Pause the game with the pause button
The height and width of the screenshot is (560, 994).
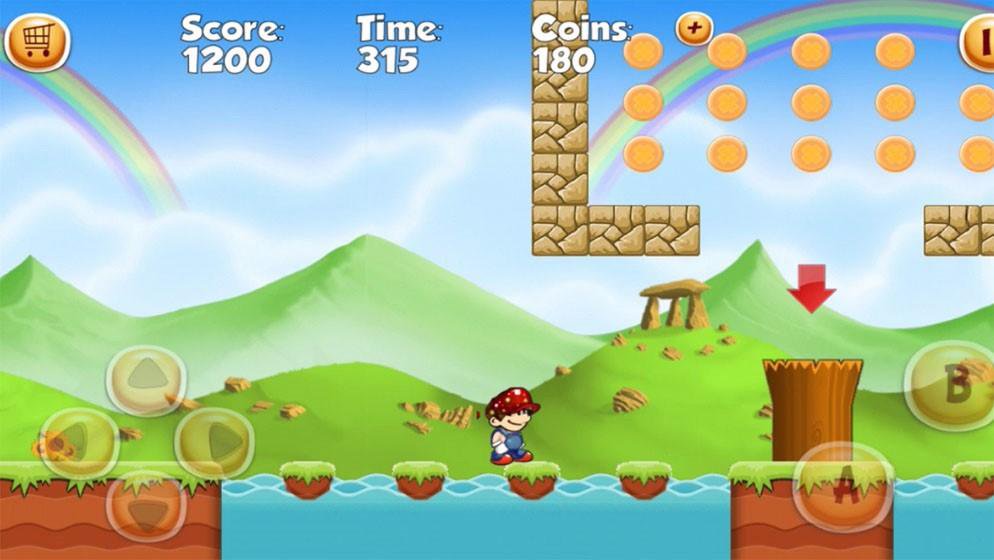(x=978, y=43)
